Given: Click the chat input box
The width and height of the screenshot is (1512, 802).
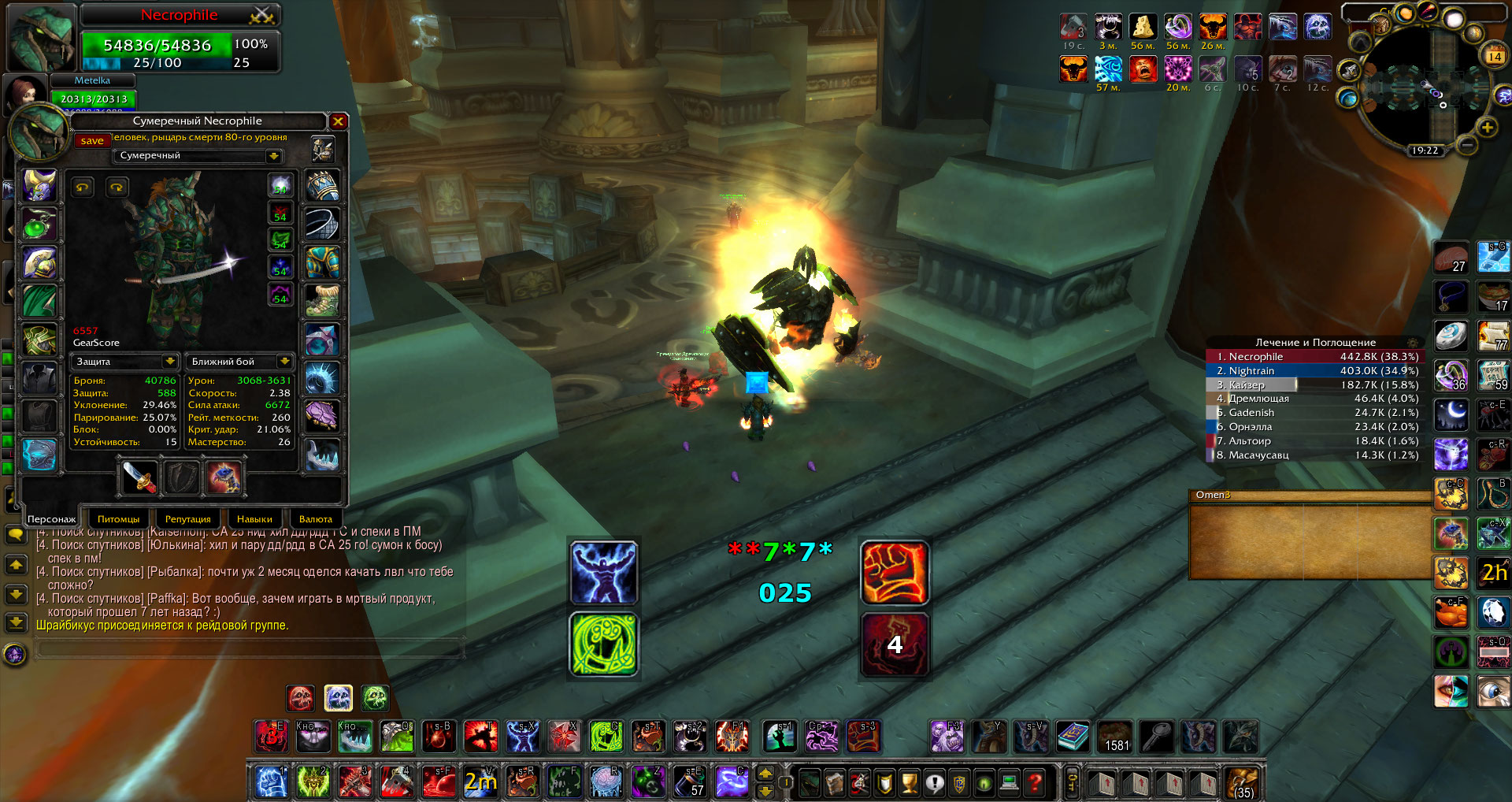Looking at the screenshot, I should point(248,648).
